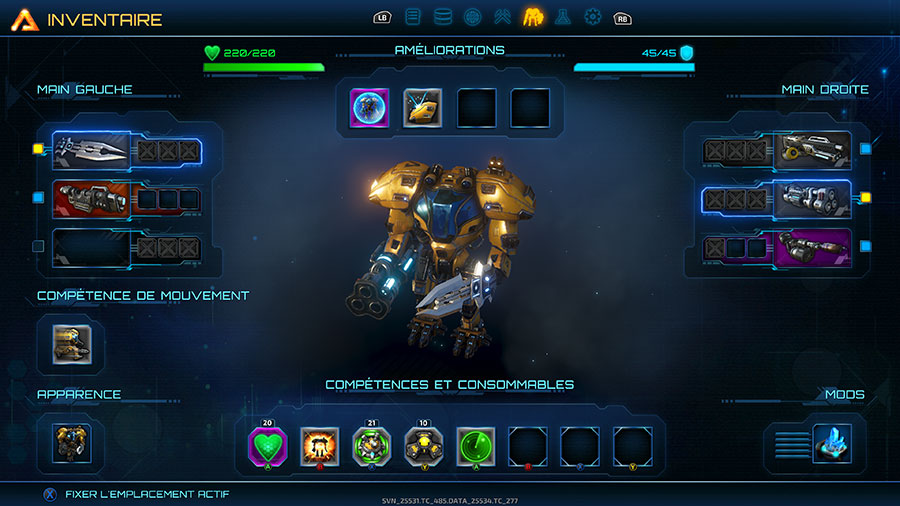The height and width of the screenshot is (506, 900).
Task: Select the purple shield orb upgrade
Action: point(369,108)
